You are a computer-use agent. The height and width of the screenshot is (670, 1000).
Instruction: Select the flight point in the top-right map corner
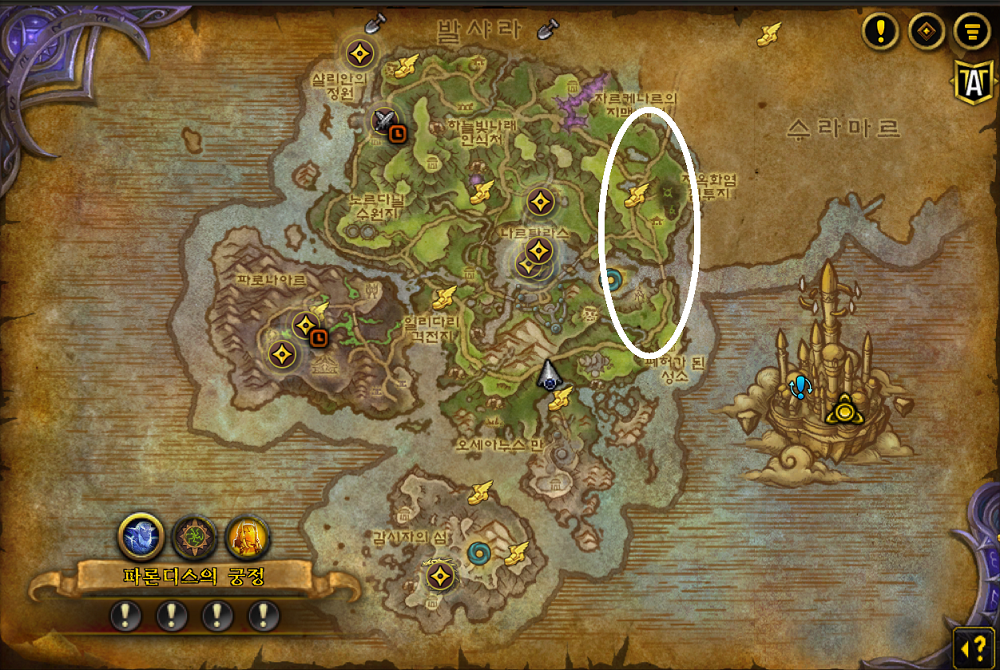[x=768, y=34]
